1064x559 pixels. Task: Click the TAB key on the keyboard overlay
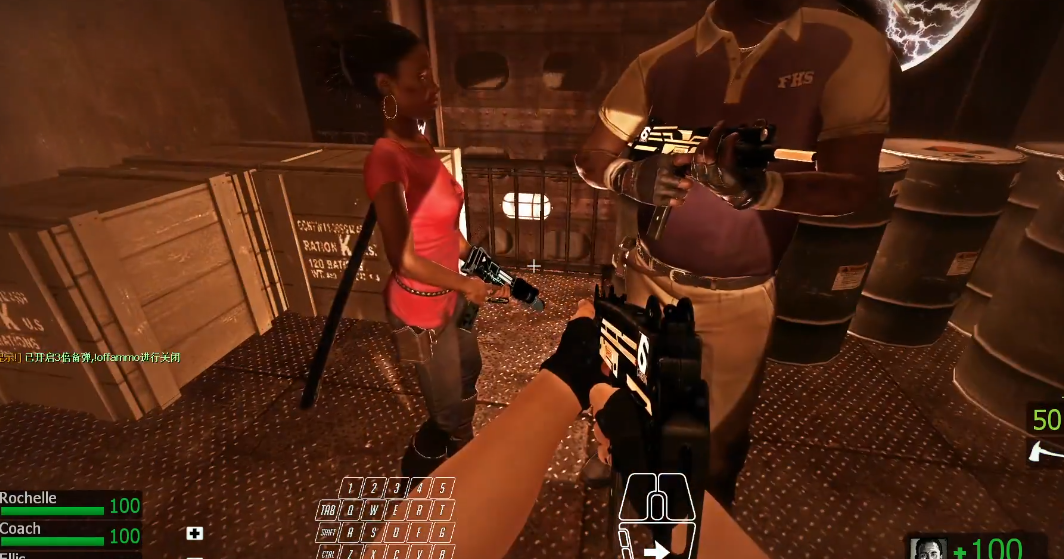point(327,509)
